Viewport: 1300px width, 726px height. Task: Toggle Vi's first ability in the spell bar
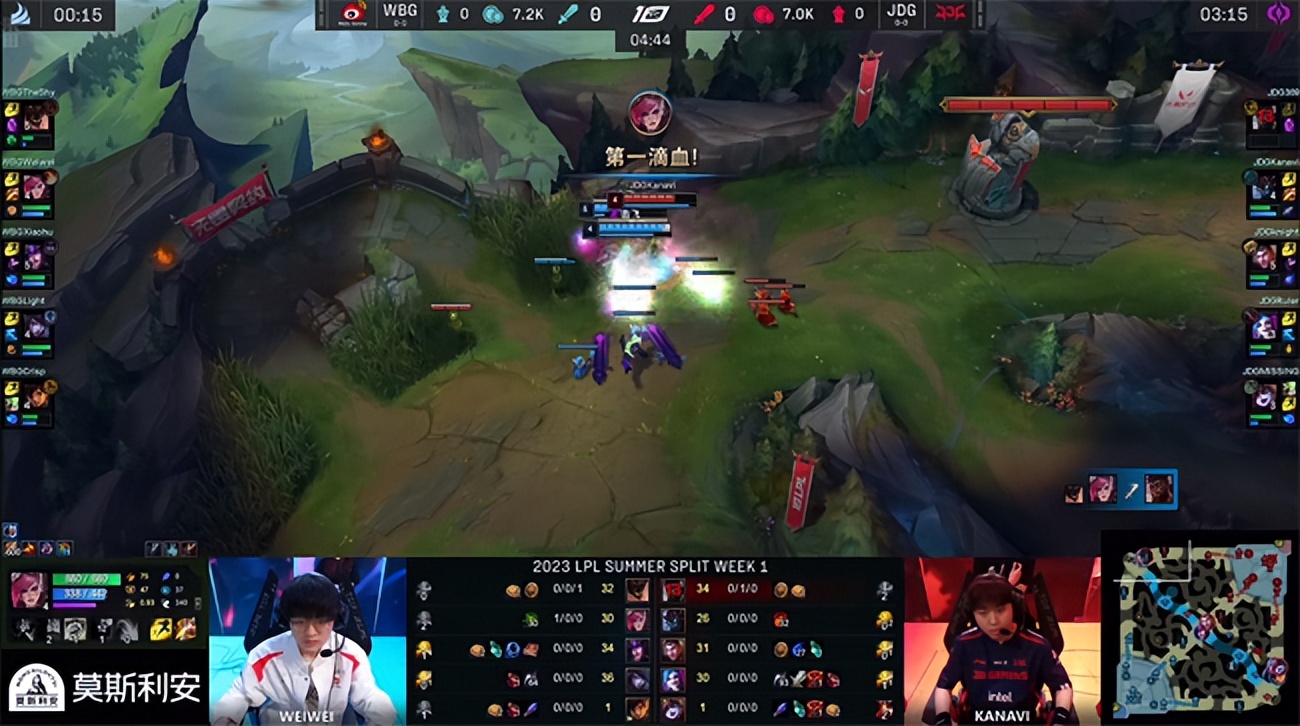tap(23, 629)
